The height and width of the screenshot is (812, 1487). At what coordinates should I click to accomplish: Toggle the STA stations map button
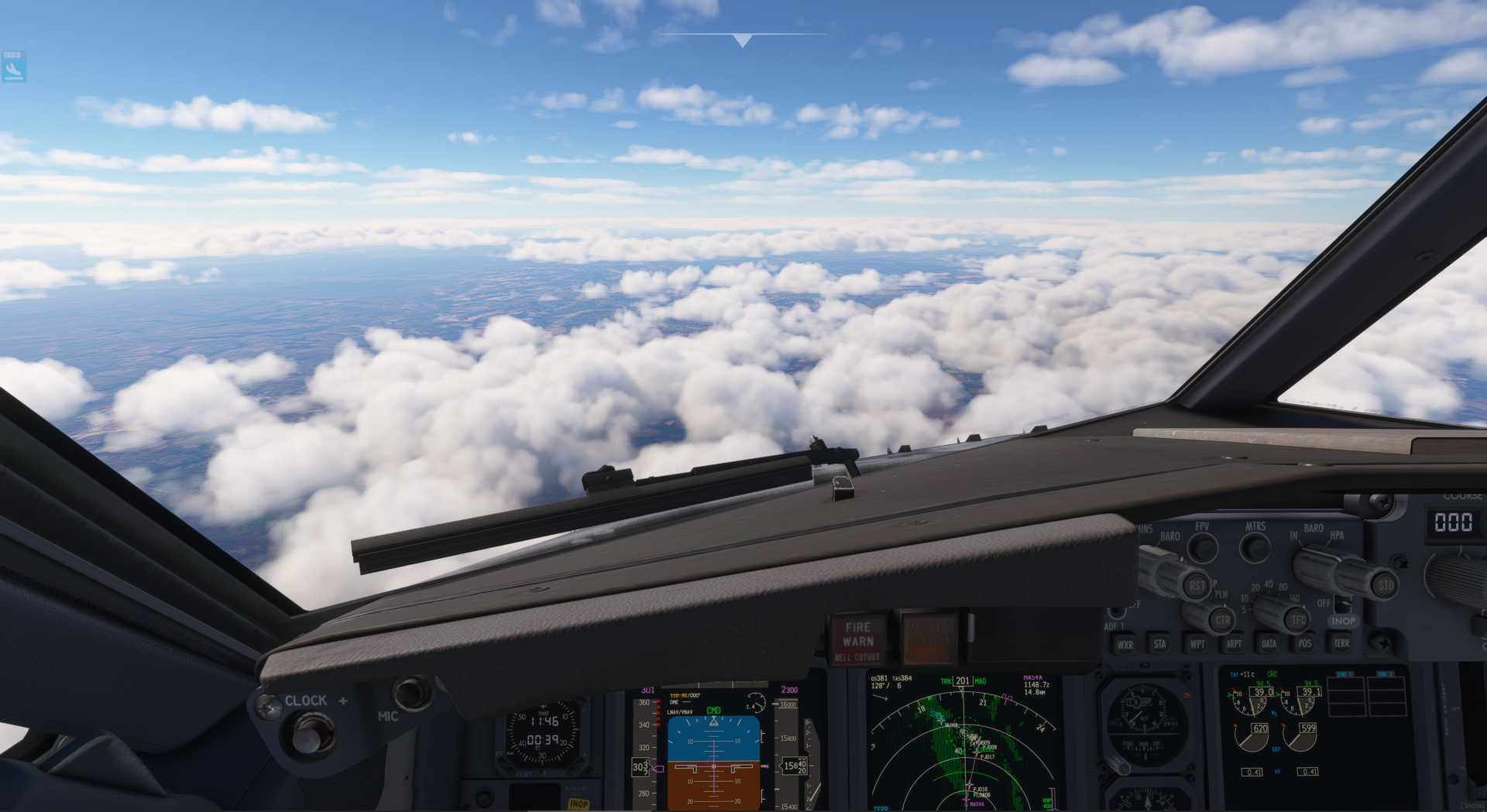coord(1159,643)
